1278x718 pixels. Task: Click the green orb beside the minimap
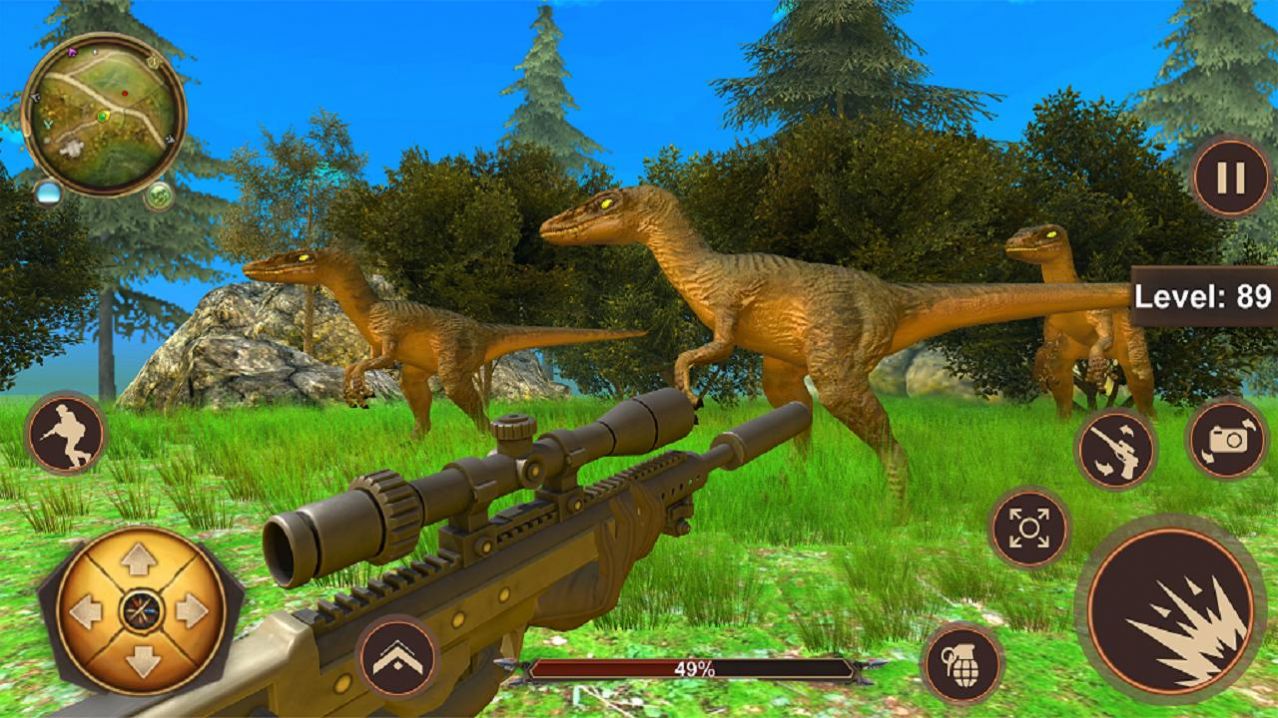159,195
